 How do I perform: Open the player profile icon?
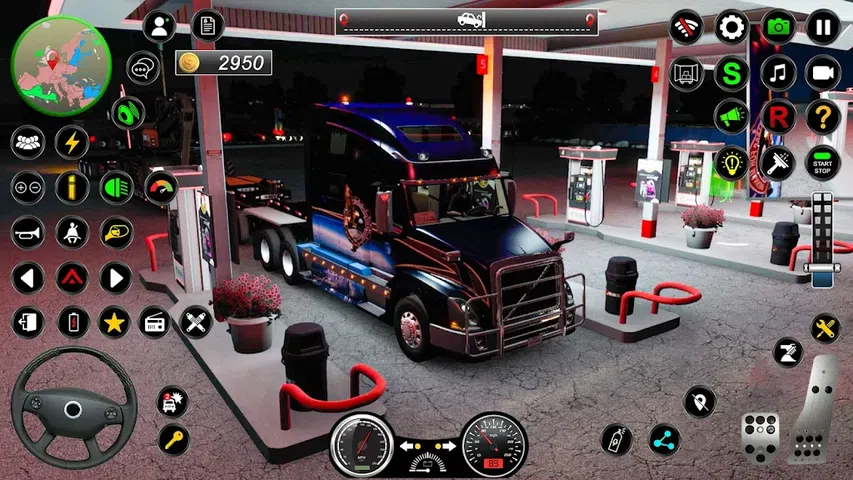pyautogui.click(x=158, y=26)
